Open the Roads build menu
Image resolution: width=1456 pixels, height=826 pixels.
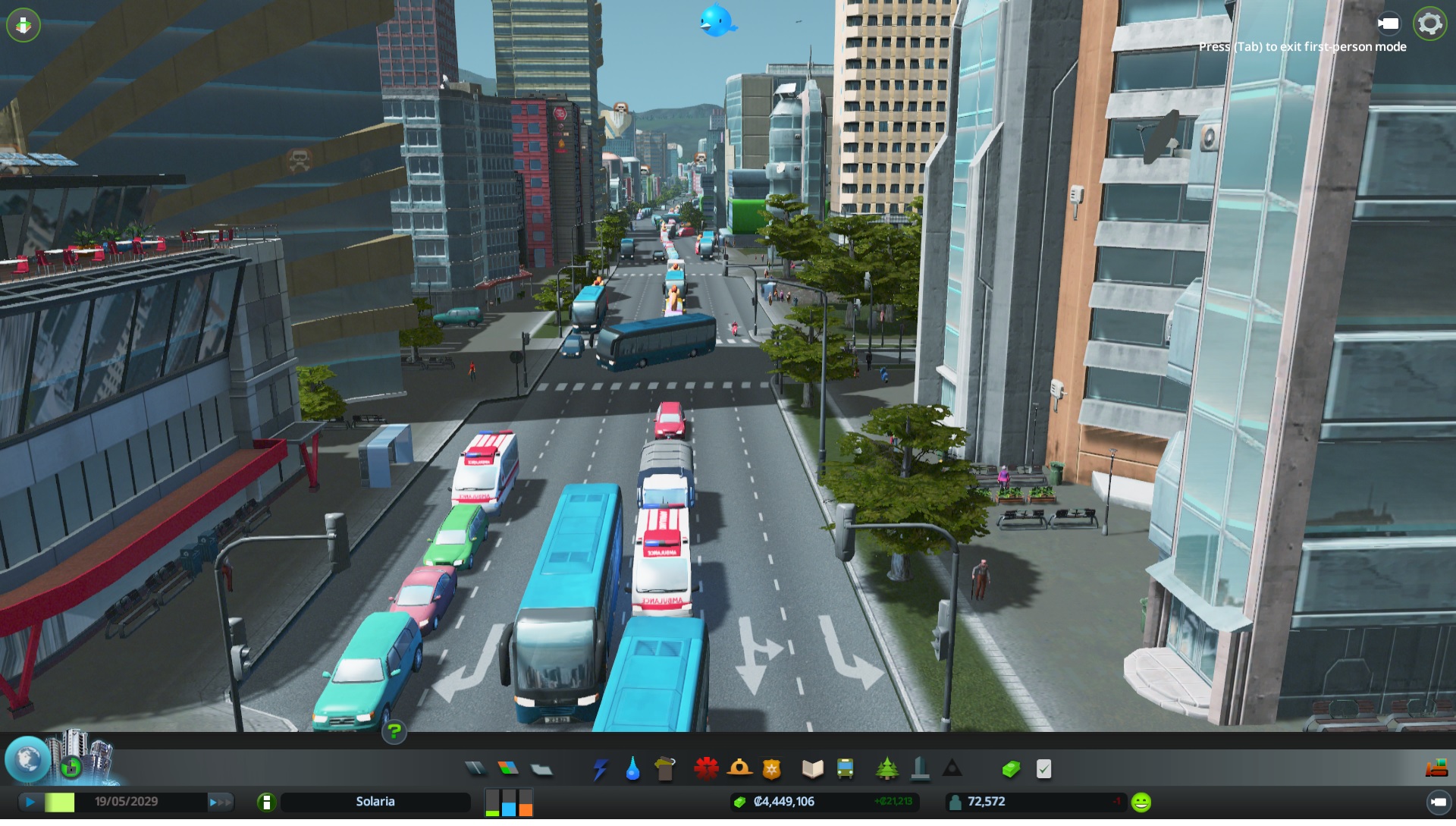475,768
